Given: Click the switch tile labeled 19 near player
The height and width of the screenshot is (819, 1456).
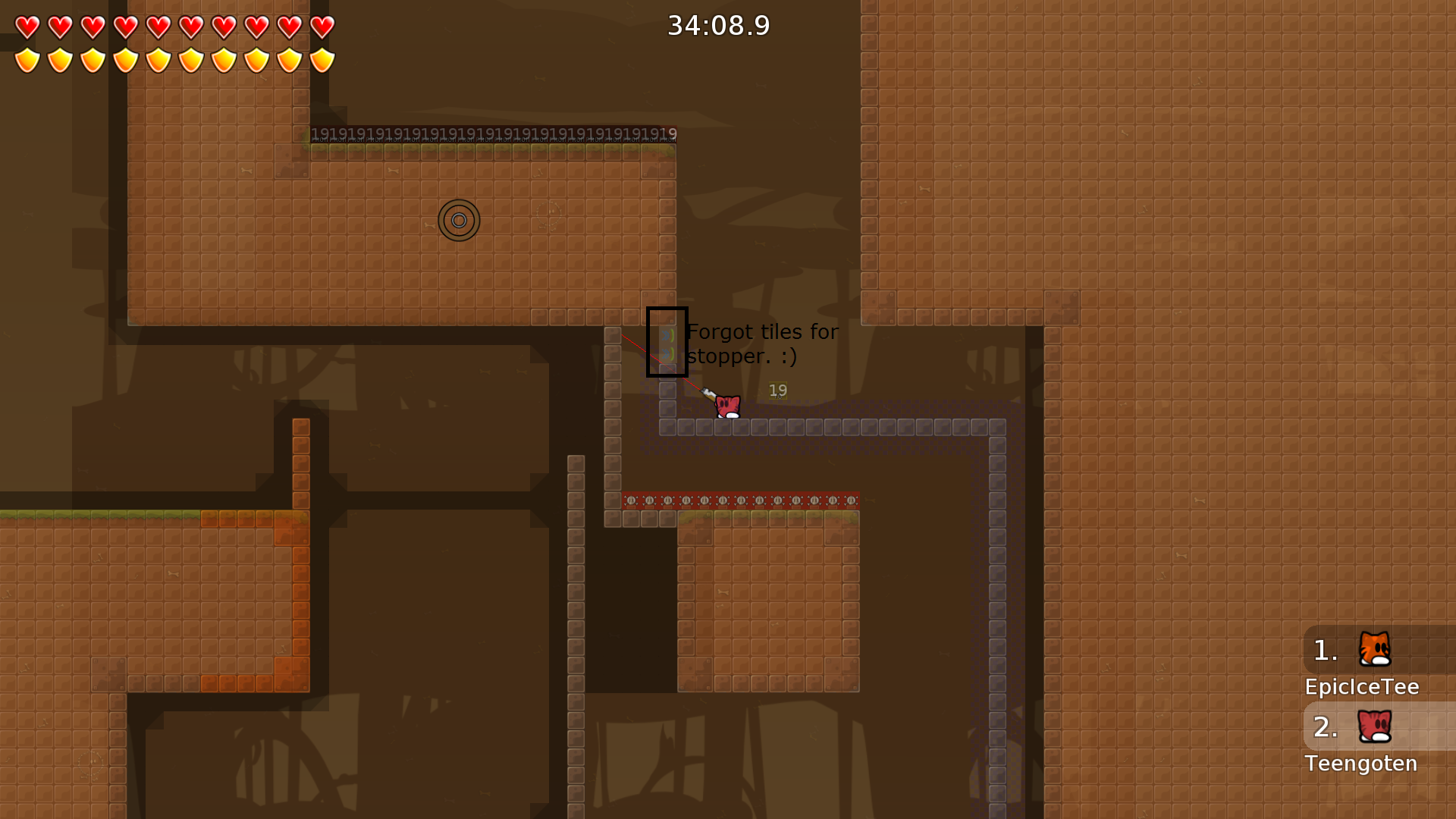Looking at the screenshot, I should [x=778, y=391].
